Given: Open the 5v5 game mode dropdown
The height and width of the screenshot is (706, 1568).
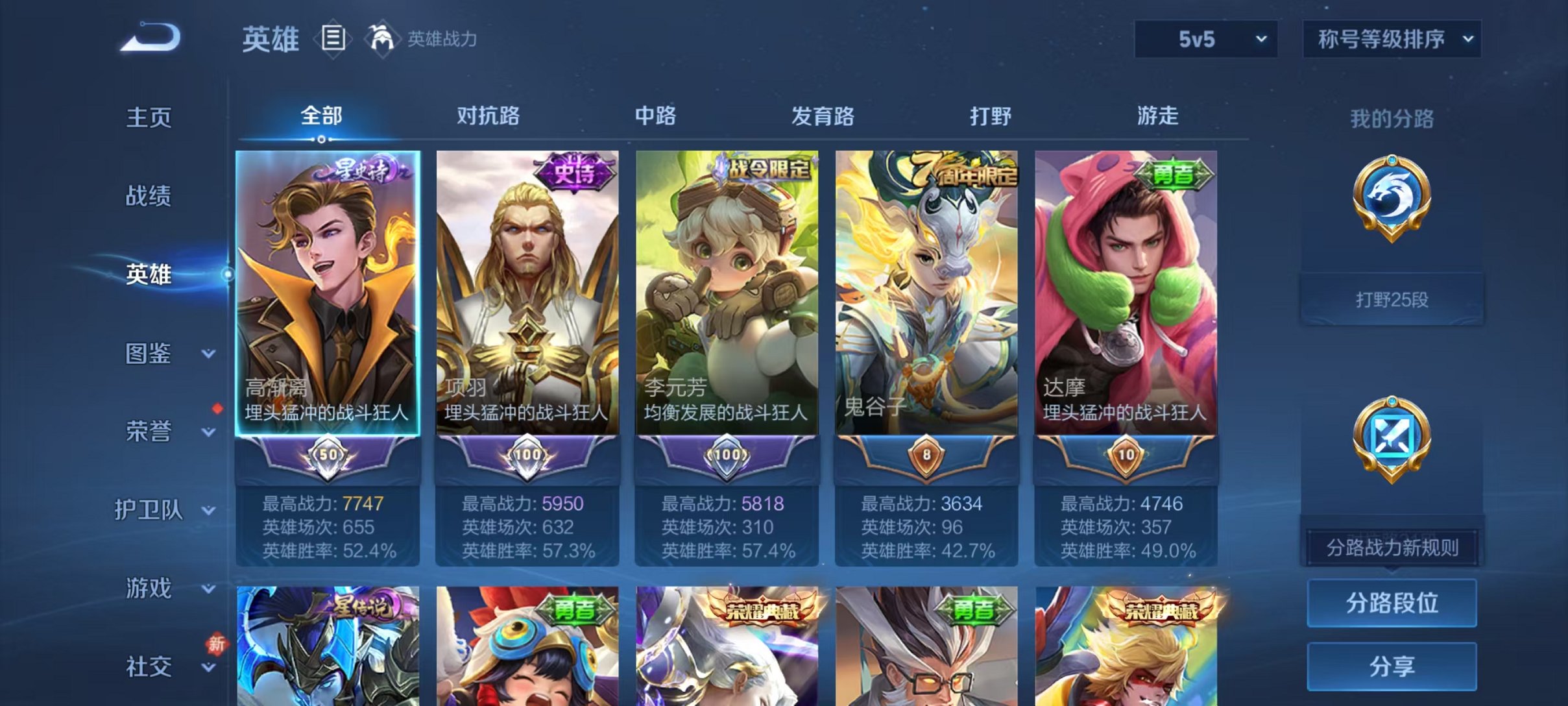Looking at the screenshot, I should [1205, 39].
